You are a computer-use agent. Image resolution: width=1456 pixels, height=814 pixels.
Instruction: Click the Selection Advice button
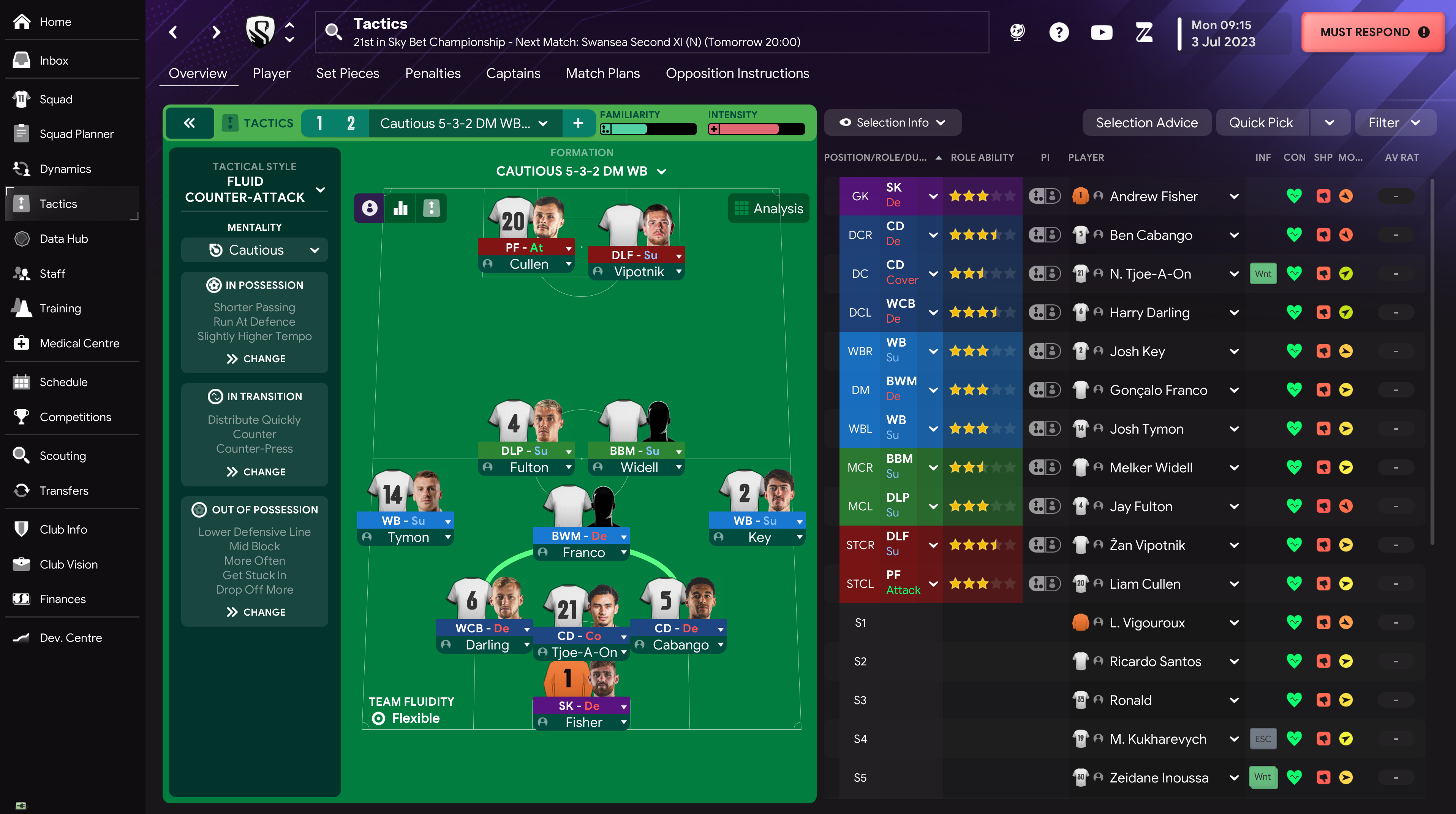click(1147, 122)
